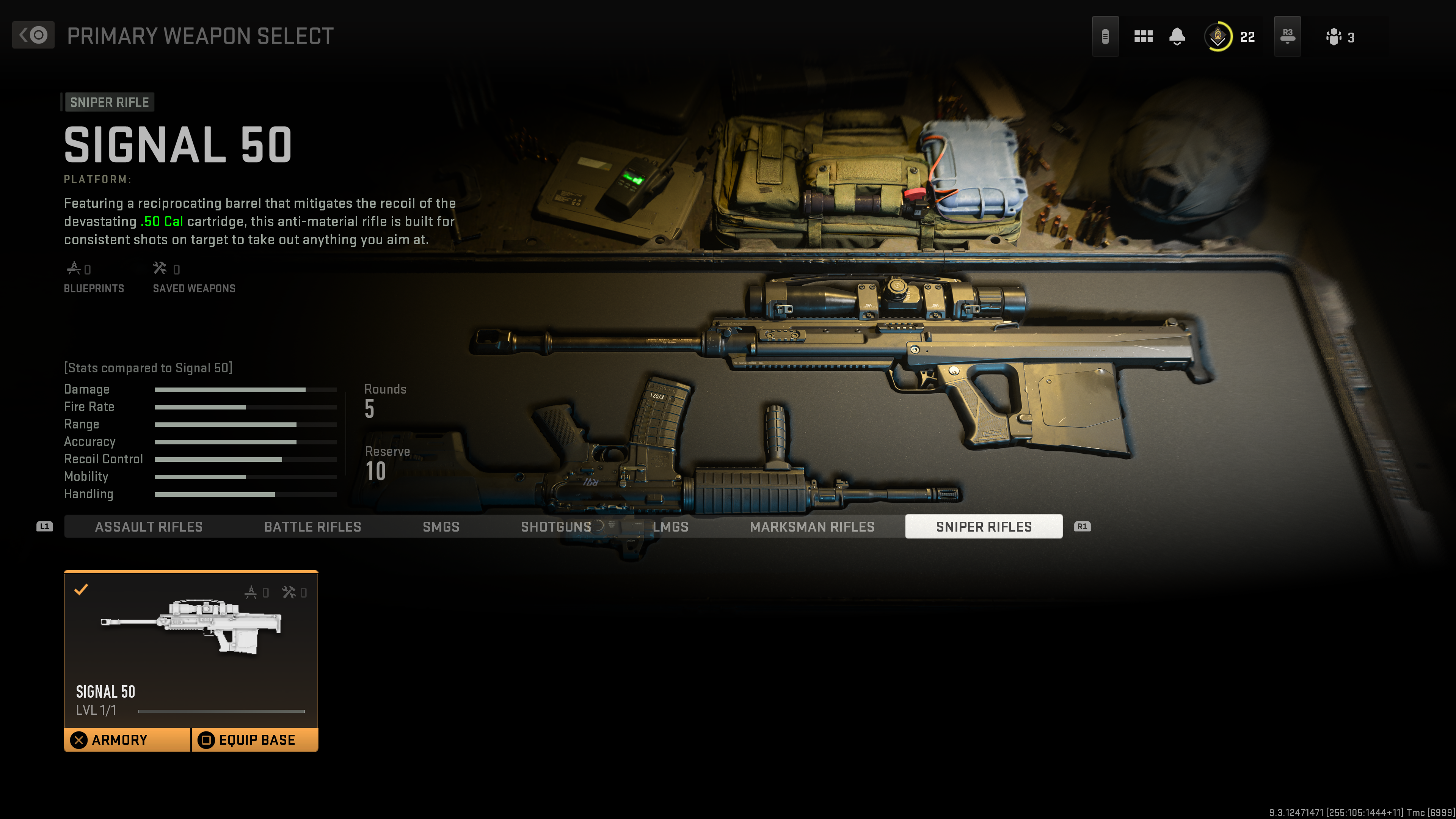1456x819 pixels.
Task: Open Saved Weapons list
Action: 193,277
